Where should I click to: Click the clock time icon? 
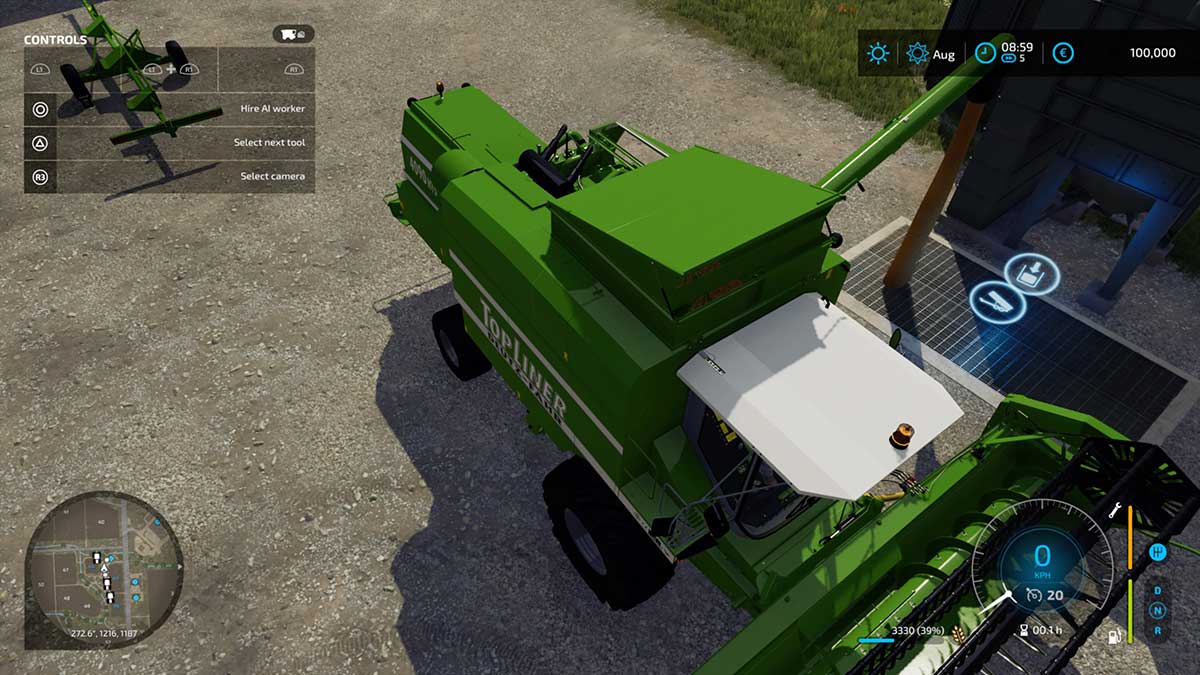pos(985,53)
